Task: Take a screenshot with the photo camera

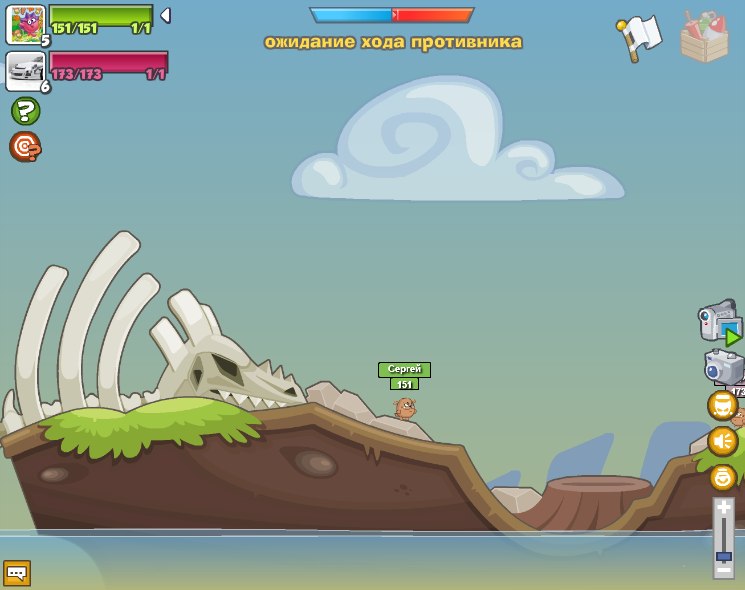Action: click(x=721, y=366)
